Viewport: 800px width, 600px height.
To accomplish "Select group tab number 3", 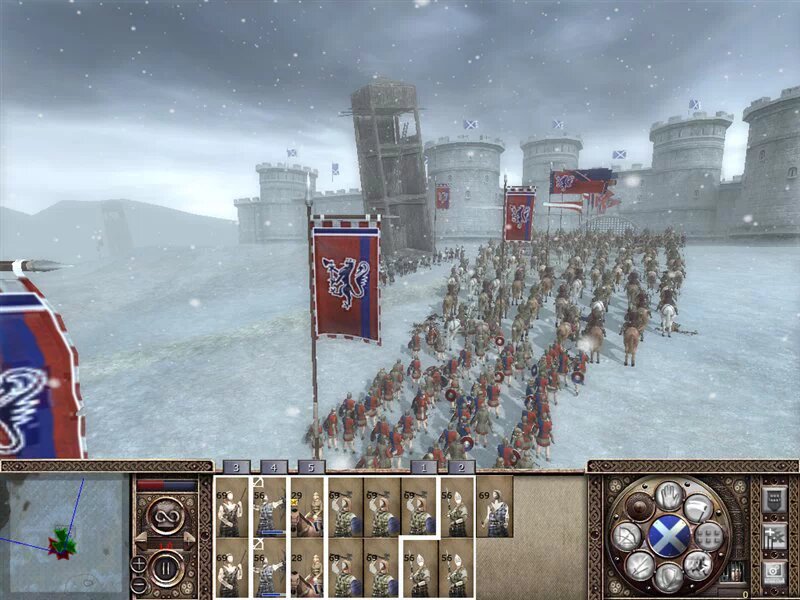I will tap(235, 466).
